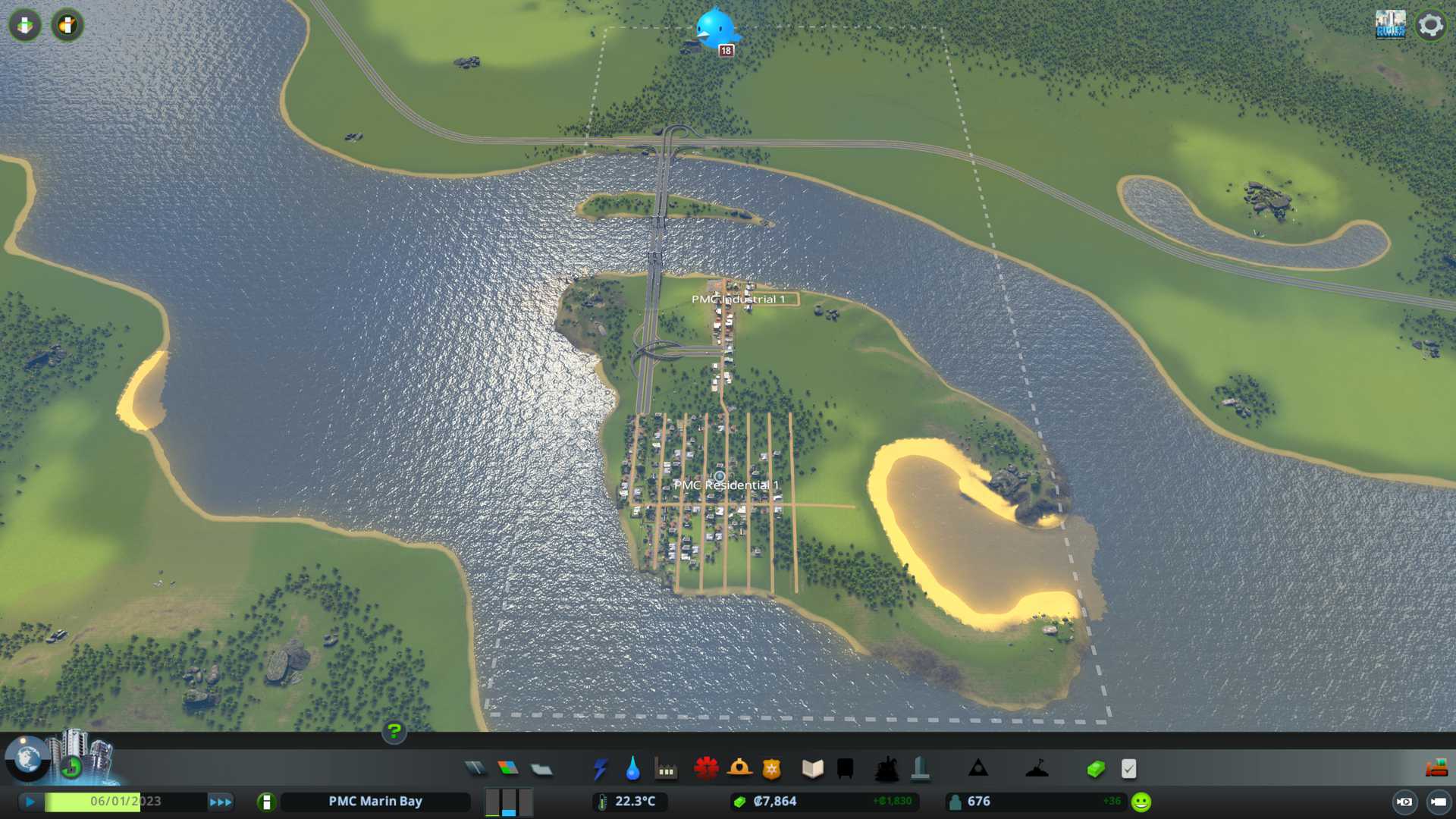The image size is (1456, 819).
Task: Open the blue Chirper bird feed
Action: tap(715, 29)
